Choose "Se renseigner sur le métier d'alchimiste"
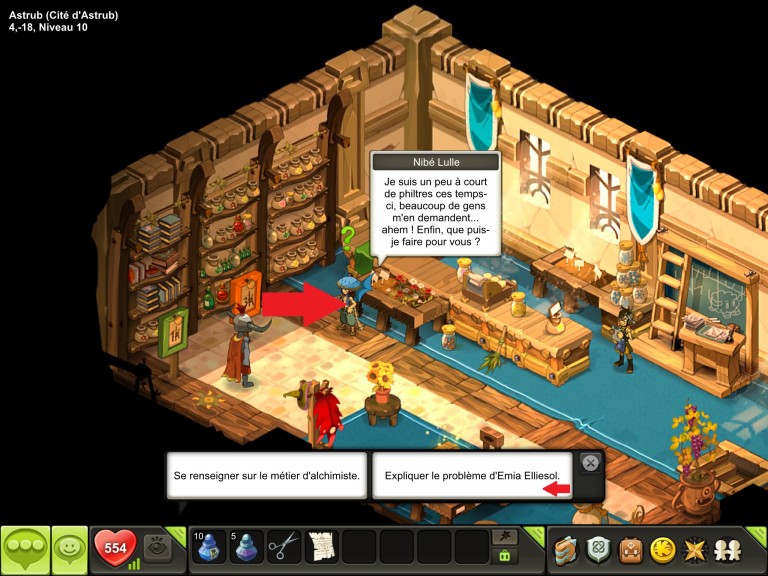768x576 pixels. (x=266, y=476)
